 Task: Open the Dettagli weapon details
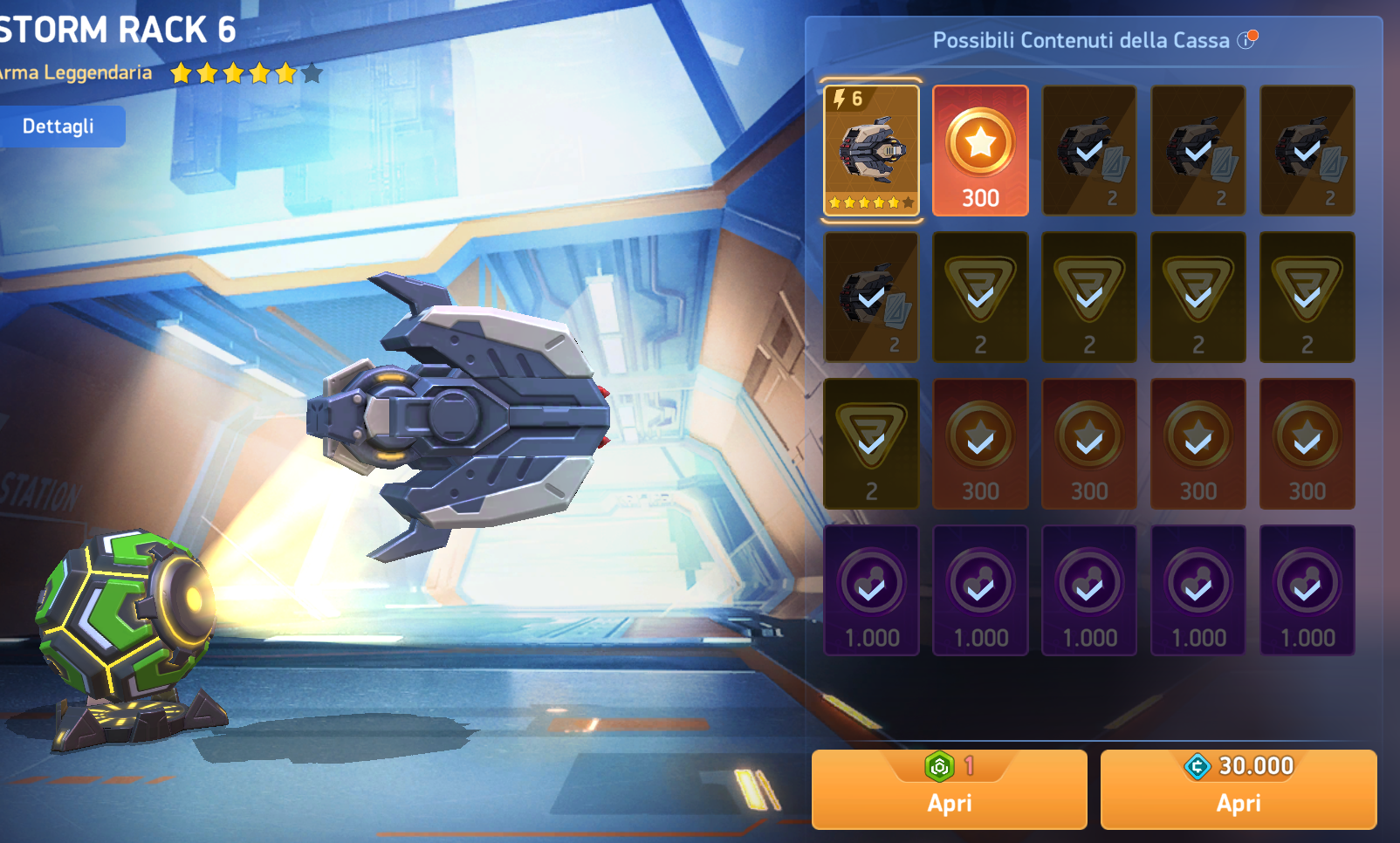tap(58, 127)
